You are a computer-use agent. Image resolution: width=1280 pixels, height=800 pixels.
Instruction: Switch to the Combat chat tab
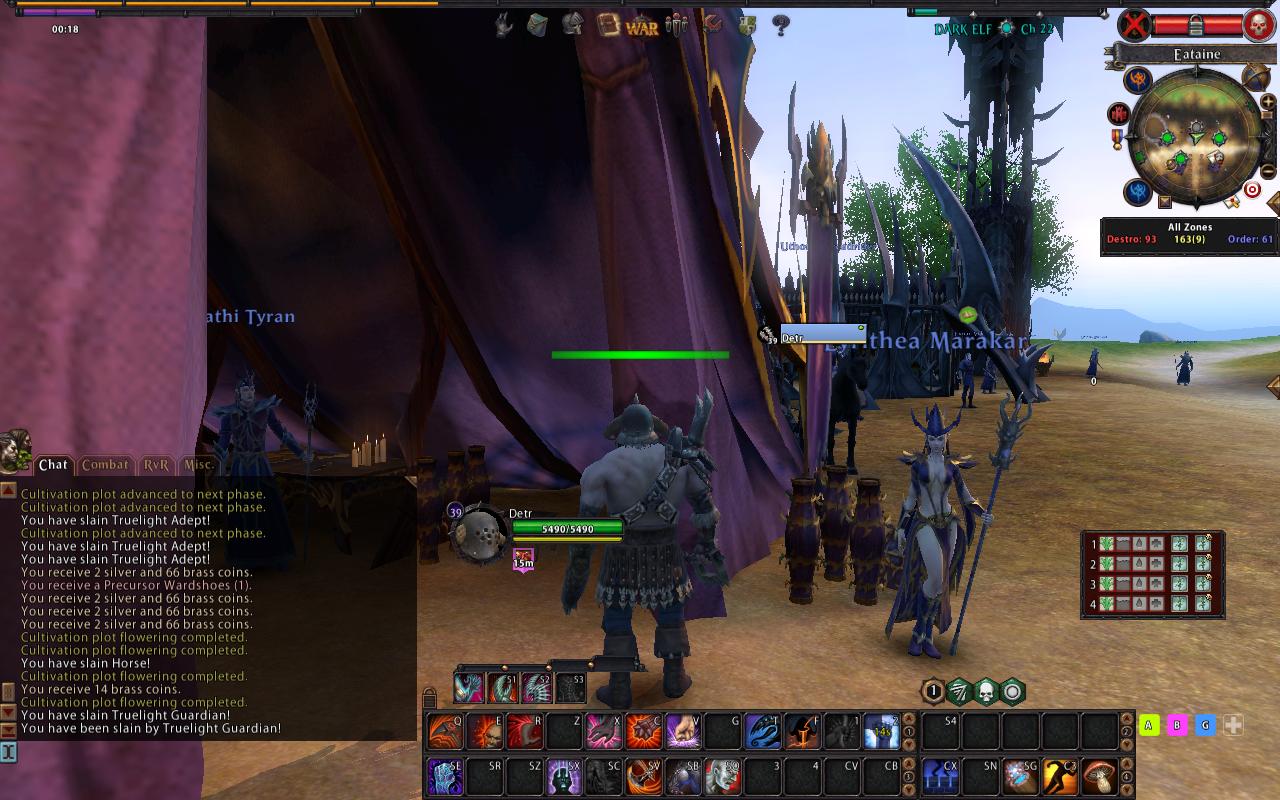(x=105, y=465)
